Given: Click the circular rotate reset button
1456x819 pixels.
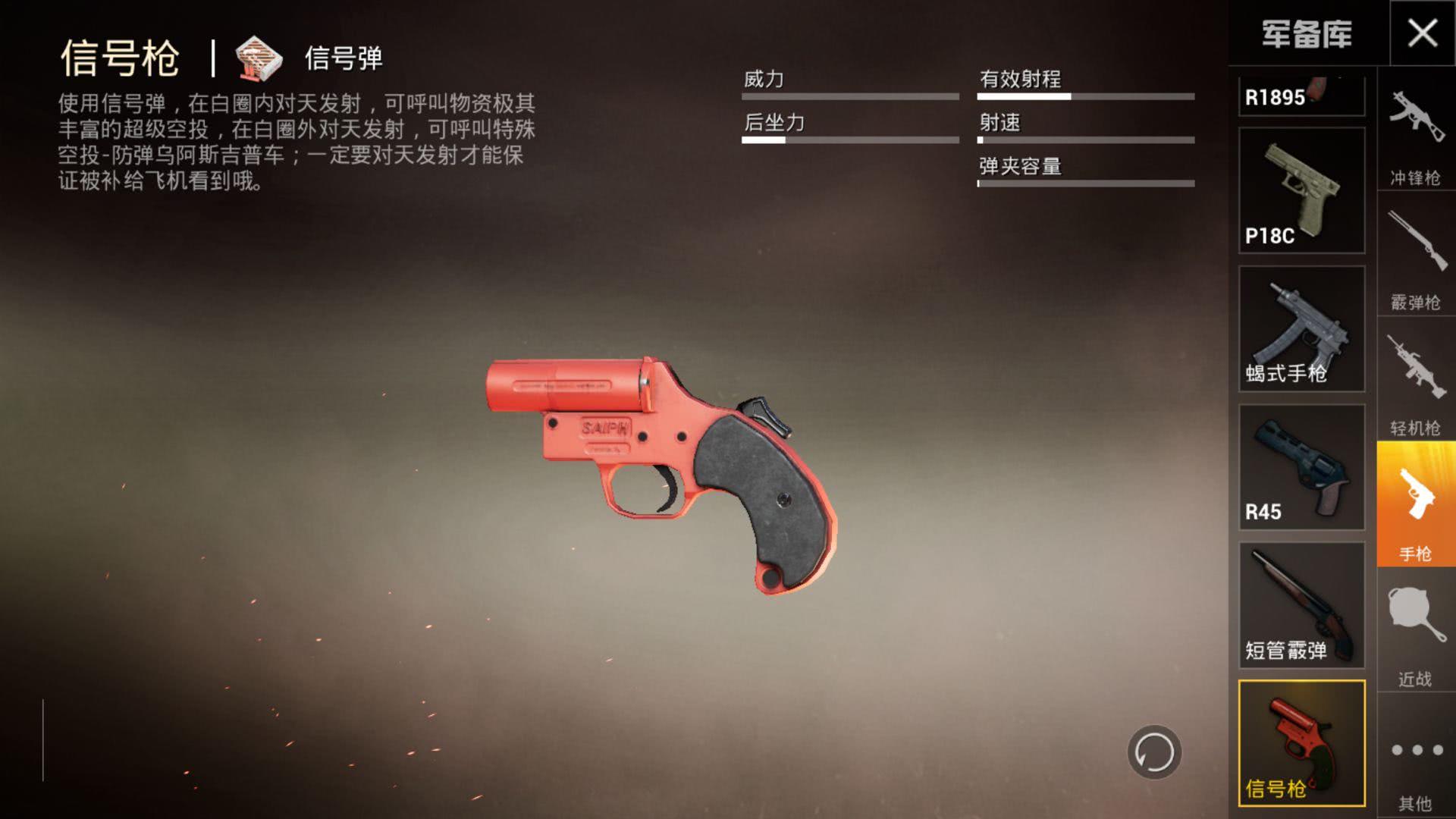Looking at the screenshot, I should pyautogui.click(x=1154, y=752).
